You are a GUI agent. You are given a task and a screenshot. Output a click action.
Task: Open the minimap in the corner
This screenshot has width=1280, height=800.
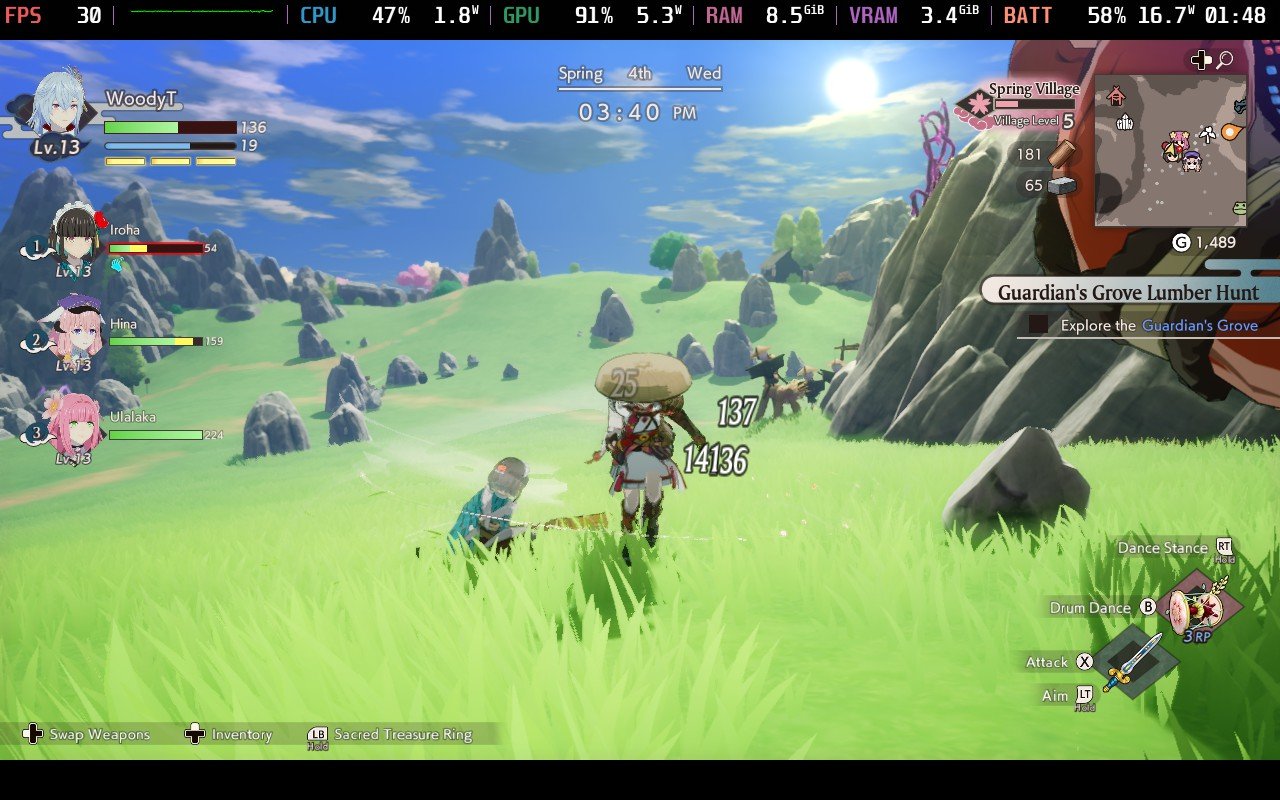pos(1170,150)
